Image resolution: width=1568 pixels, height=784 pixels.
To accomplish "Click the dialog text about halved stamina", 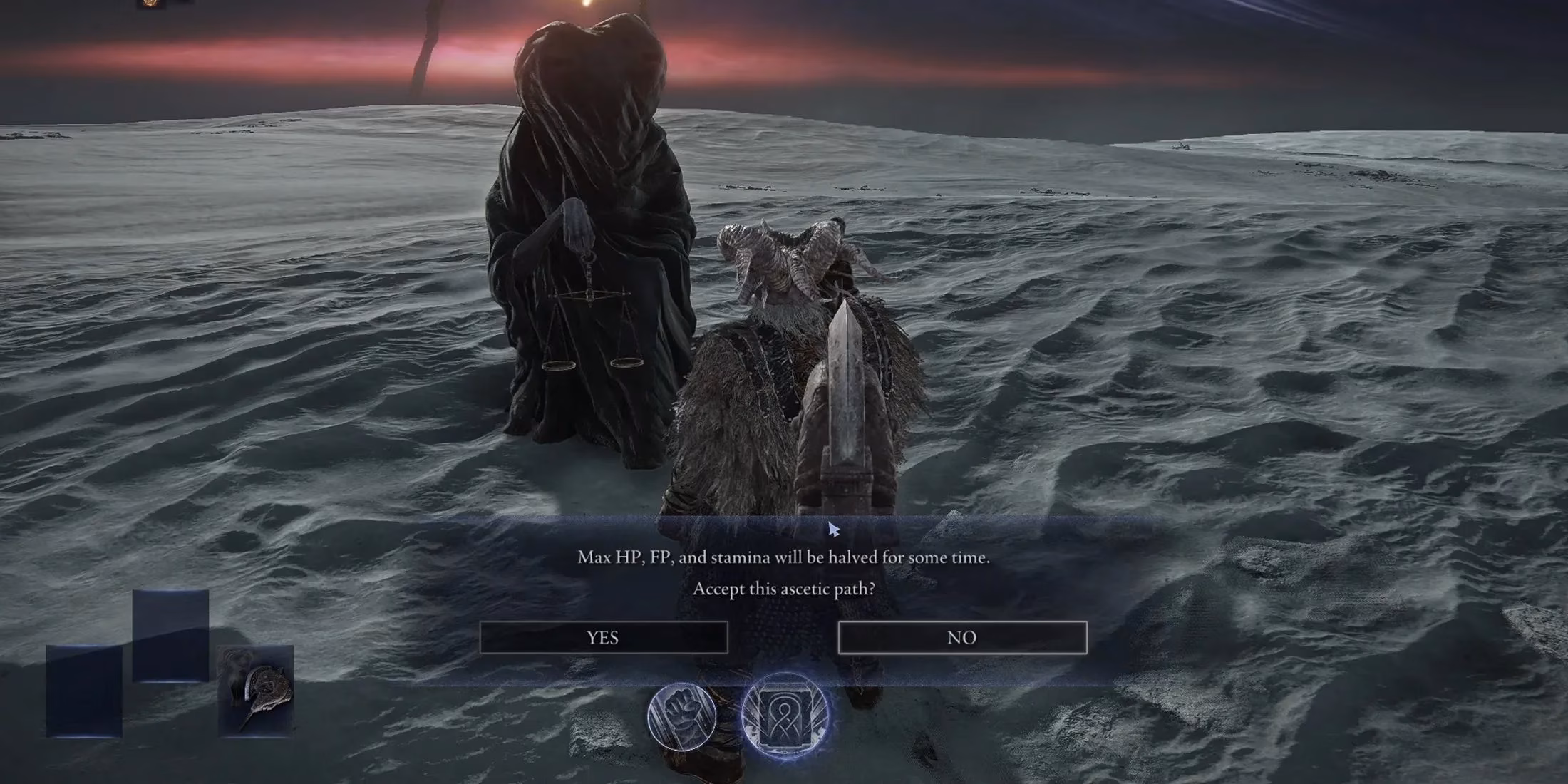I will (784, 558).
